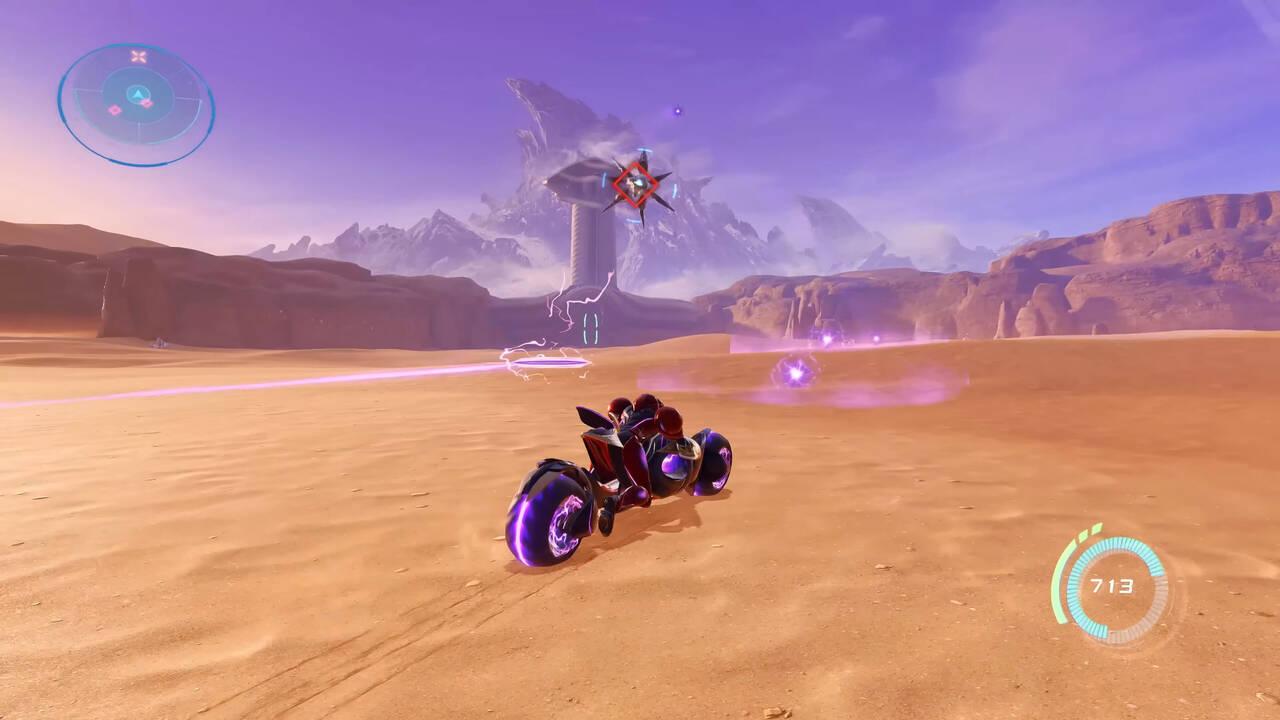
Task: Select the left pink enemy blip on minimap
Action: 114,110
